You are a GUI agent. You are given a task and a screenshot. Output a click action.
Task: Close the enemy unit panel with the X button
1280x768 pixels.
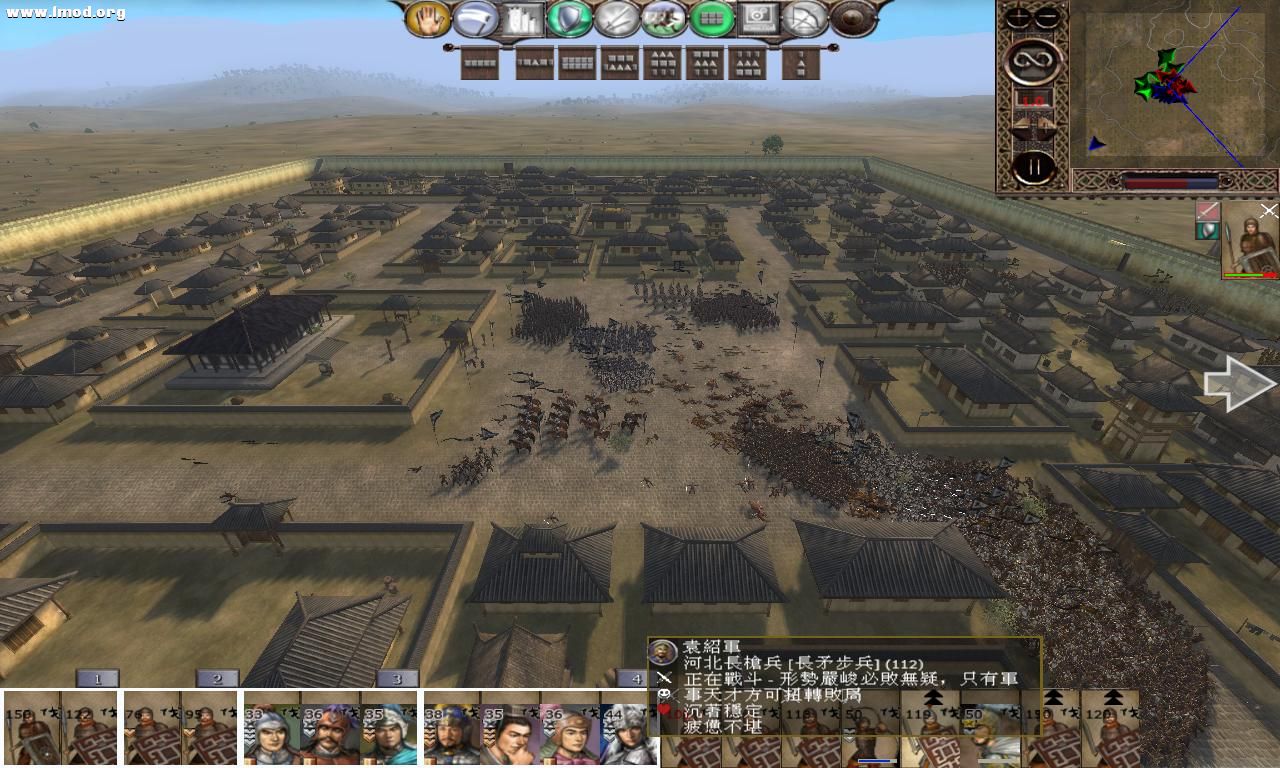(1268, 211)
